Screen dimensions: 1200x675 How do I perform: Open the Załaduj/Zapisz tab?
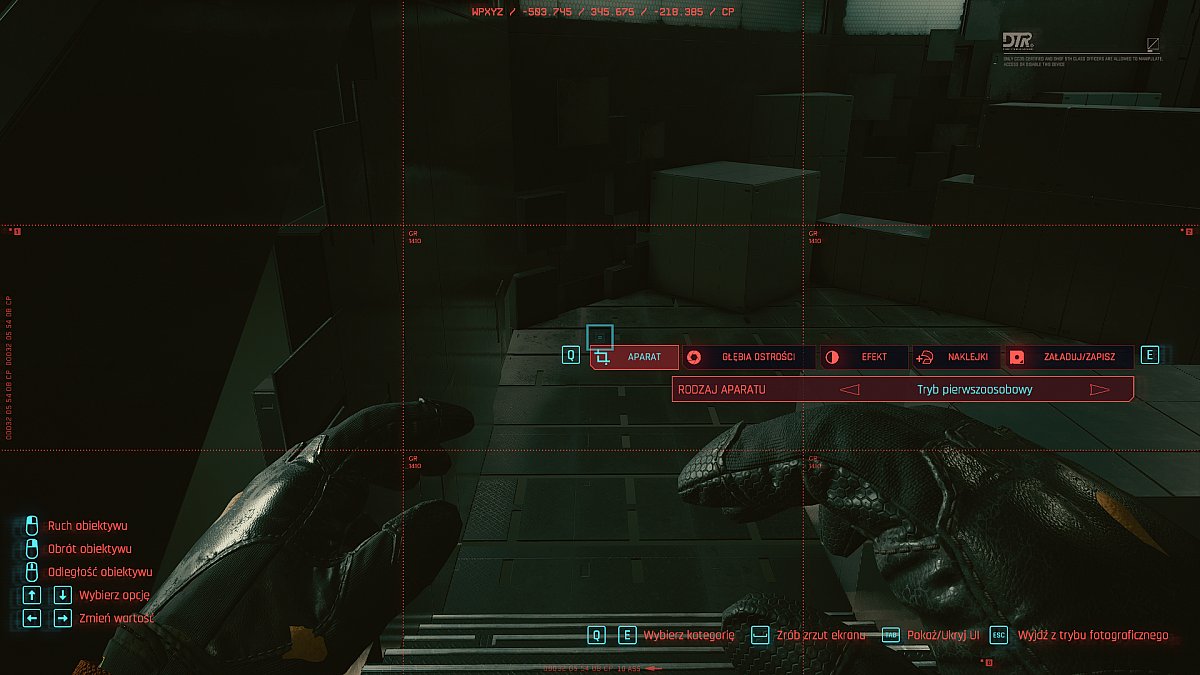[1069, 357]
